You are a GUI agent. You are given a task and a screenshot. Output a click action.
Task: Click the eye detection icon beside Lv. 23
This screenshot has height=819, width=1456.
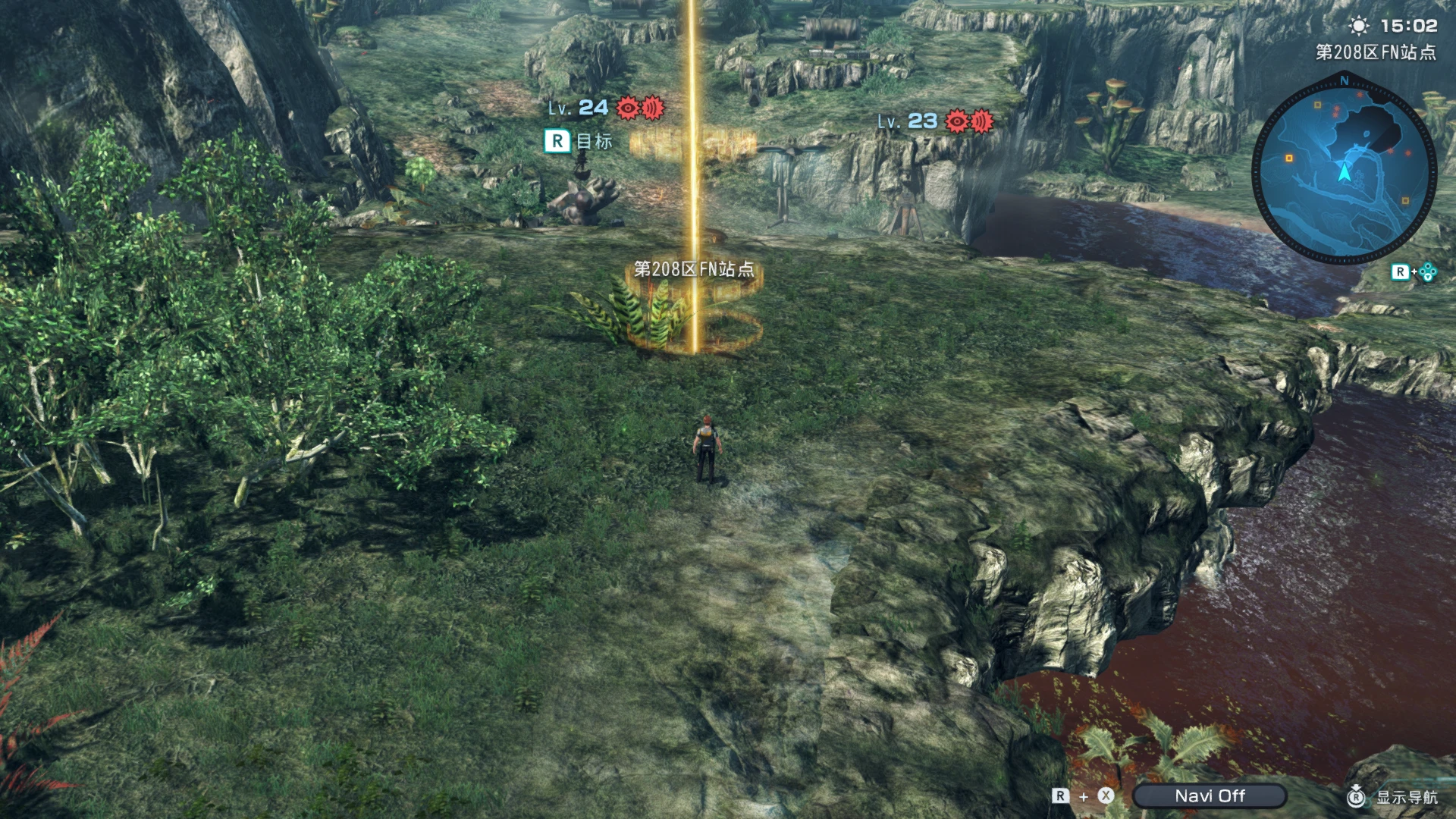coord(955,120)
